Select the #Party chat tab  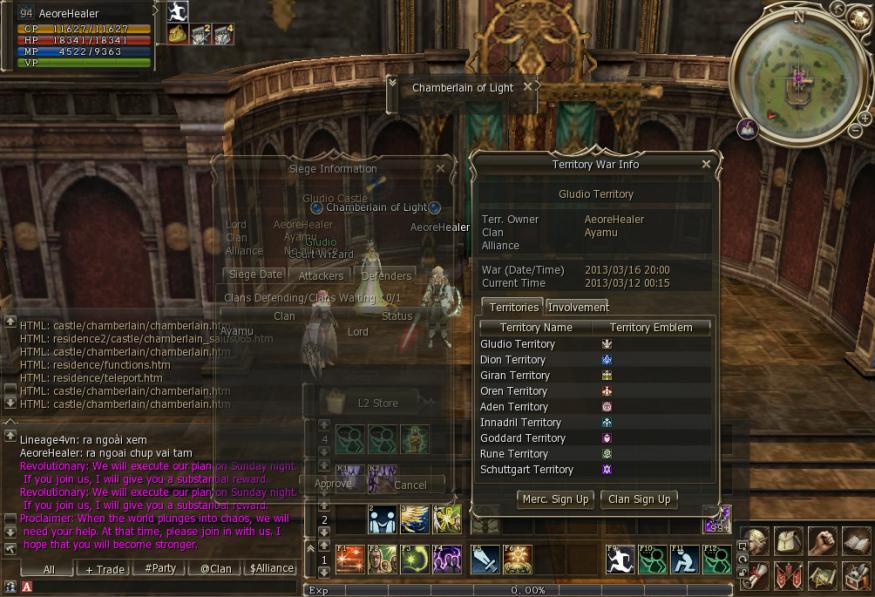coord(160,568)
